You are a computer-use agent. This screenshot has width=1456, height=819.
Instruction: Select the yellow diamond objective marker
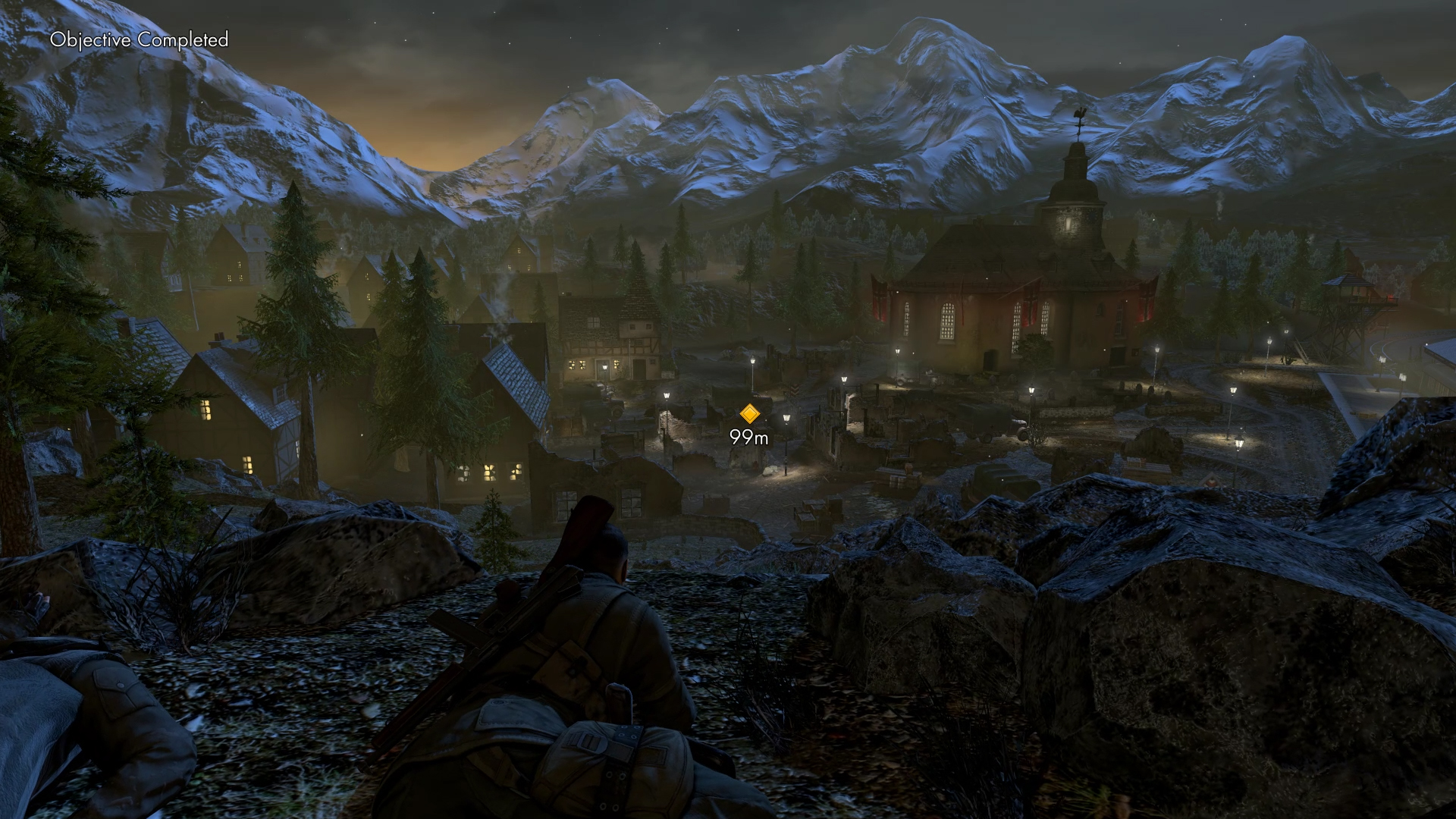pos(749,413)
